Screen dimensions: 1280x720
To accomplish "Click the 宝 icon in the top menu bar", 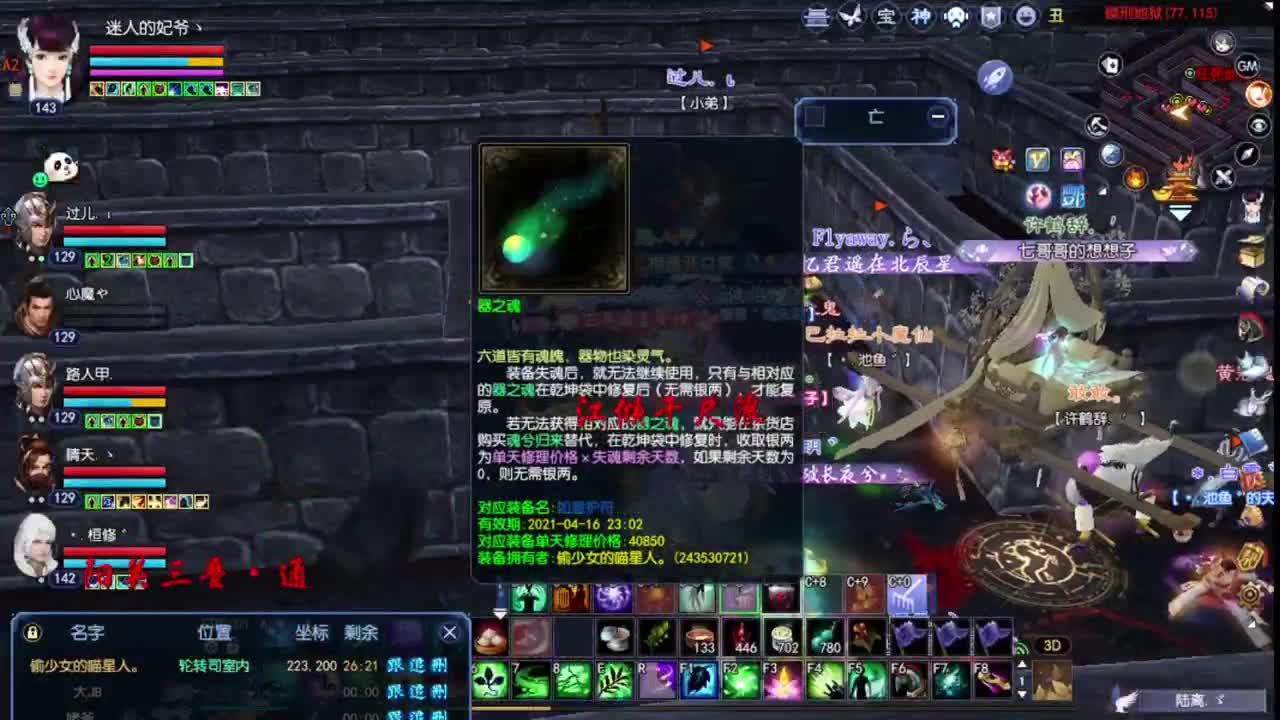I will 888,18.
